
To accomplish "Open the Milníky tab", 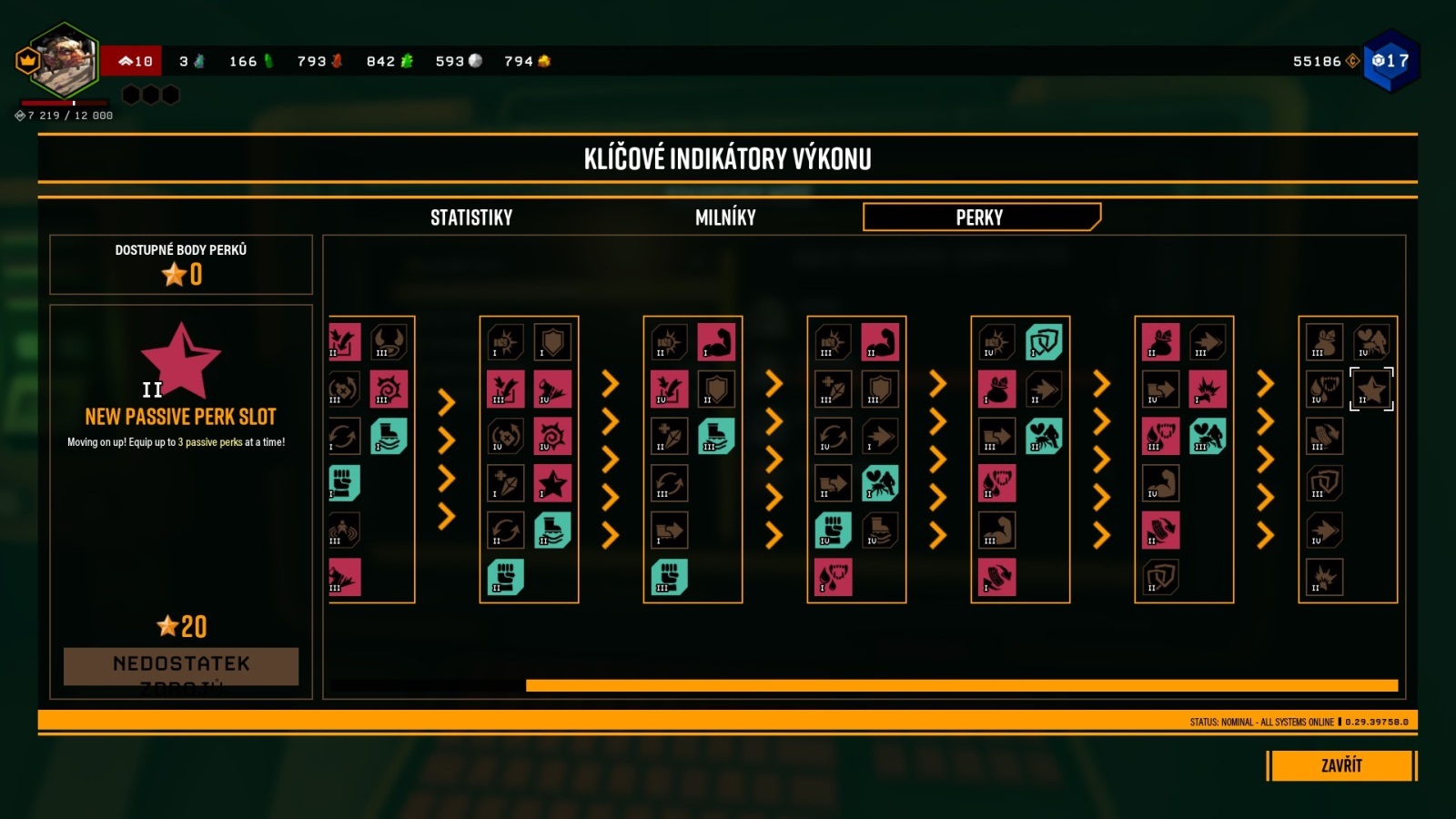I will click(725, 217).
